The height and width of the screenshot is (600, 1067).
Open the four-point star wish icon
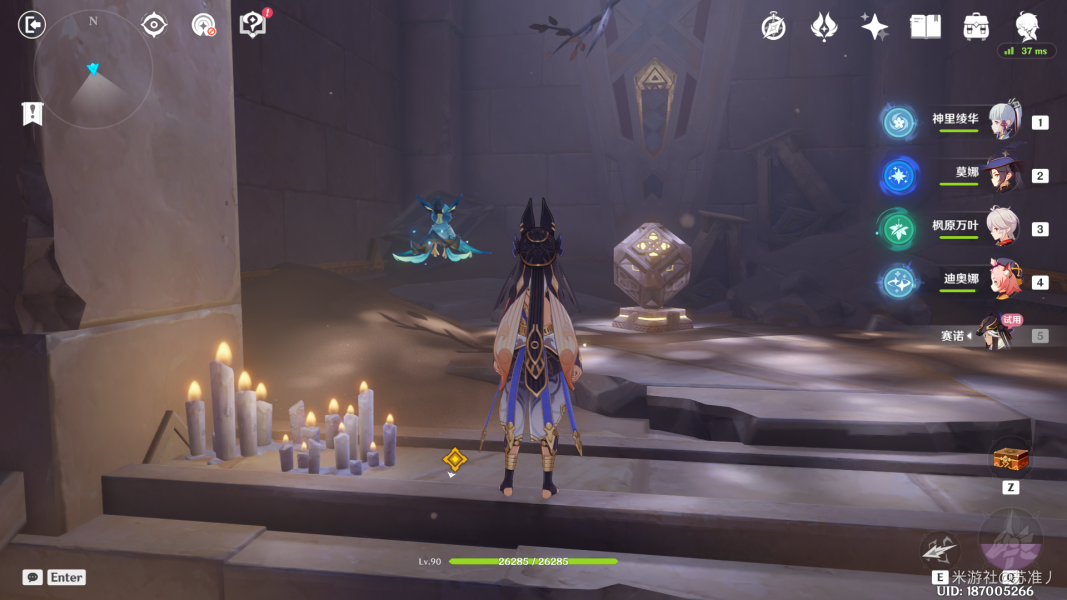pyautogui.click(x=874, y=27)
